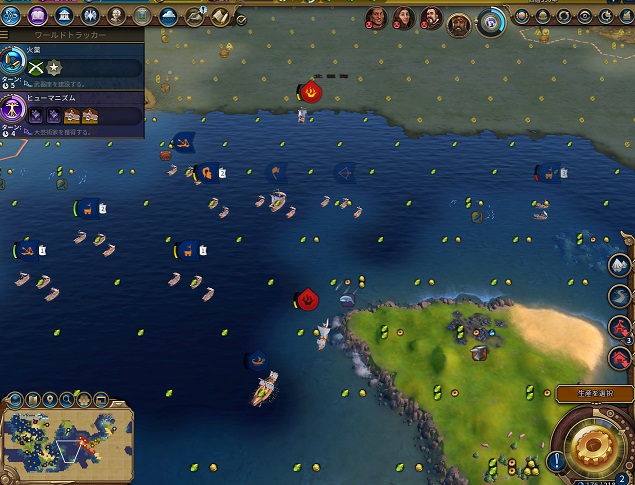Image resolution: width=635 pixels, height=485 pixels.
Task: Click the first leader portrait in diplomacy ribbon
Action: click(376, 17)
